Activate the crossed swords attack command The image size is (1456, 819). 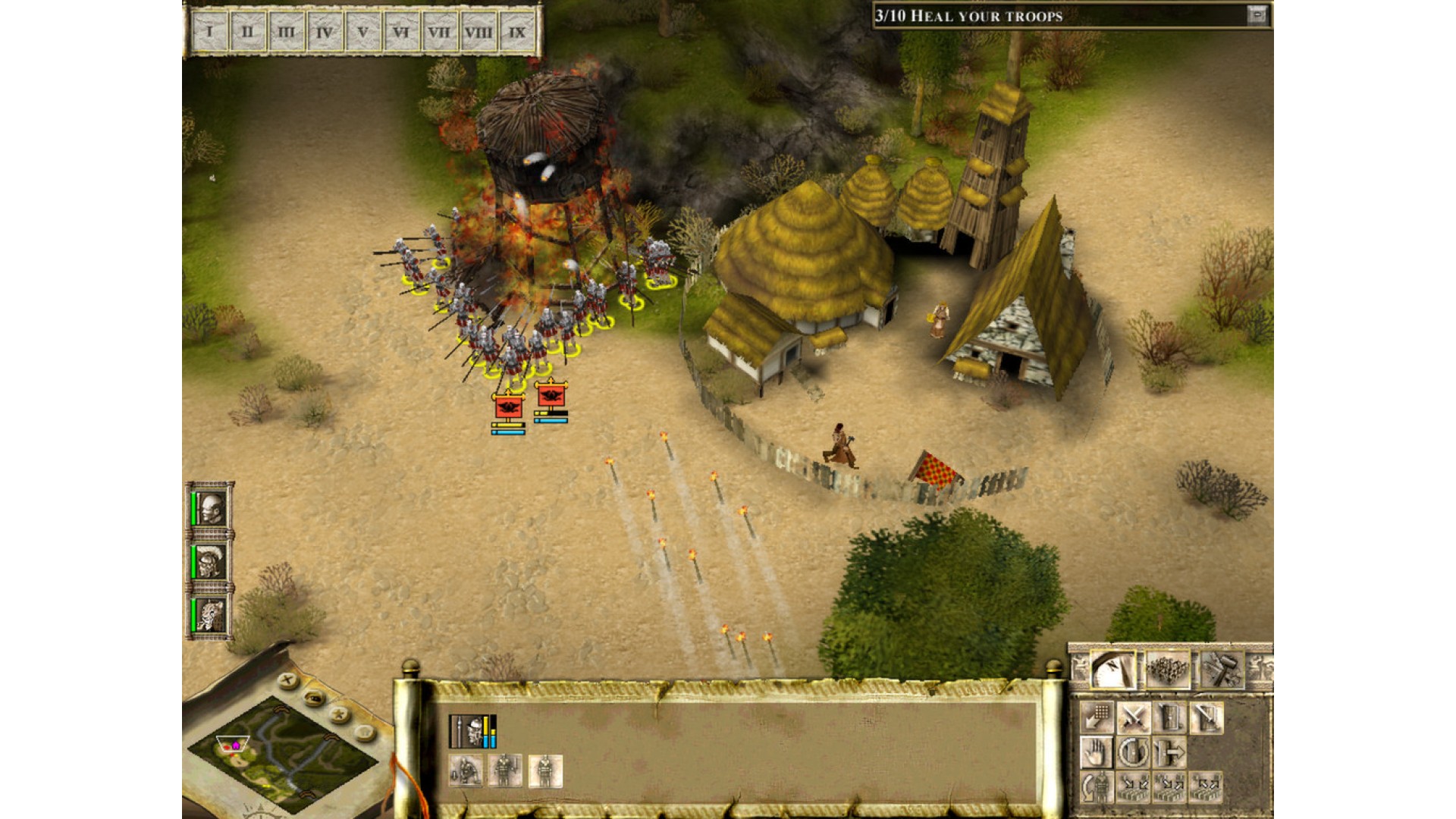click(x=1133, y=717)
